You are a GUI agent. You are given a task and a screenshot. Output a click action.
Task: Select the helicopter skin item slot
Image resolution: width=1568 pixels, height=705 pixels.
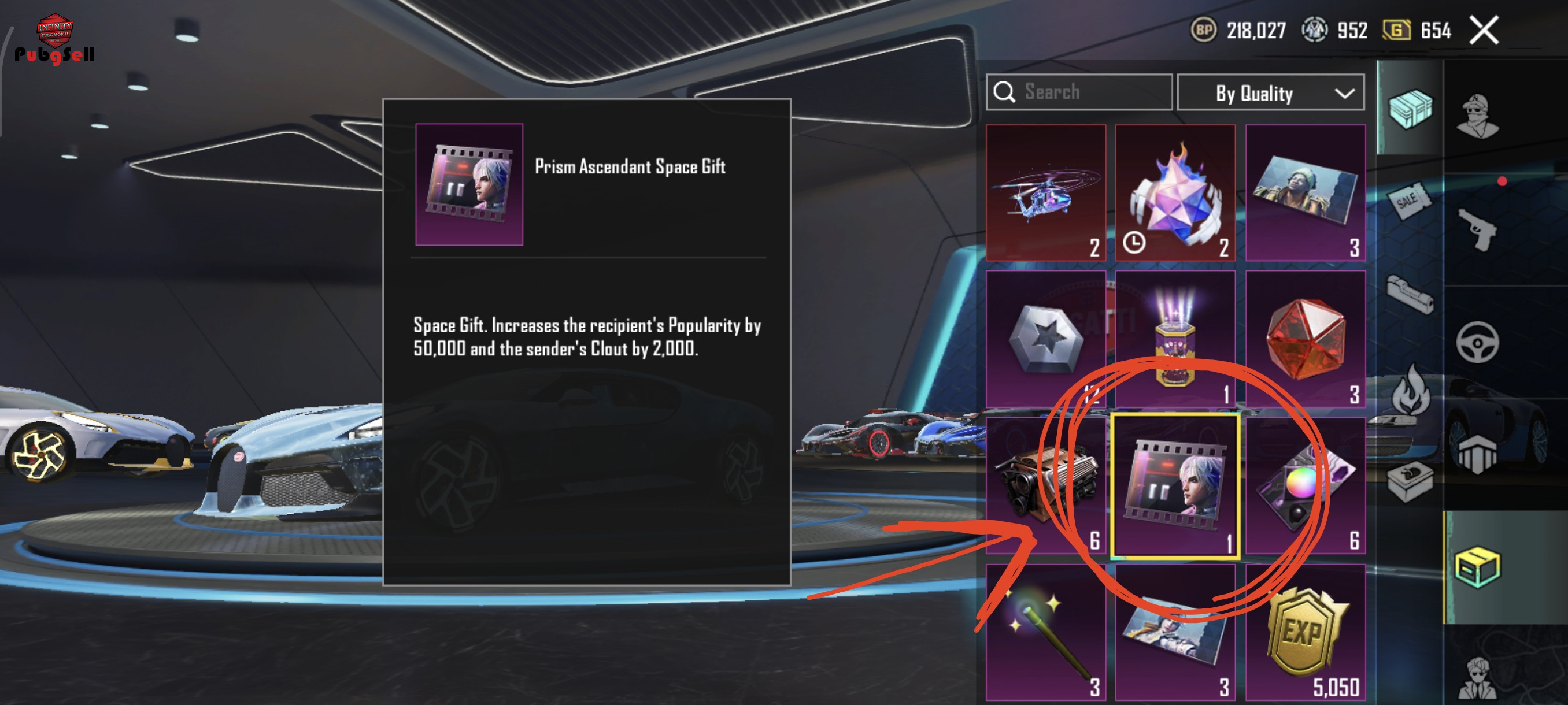point(1046,192)
